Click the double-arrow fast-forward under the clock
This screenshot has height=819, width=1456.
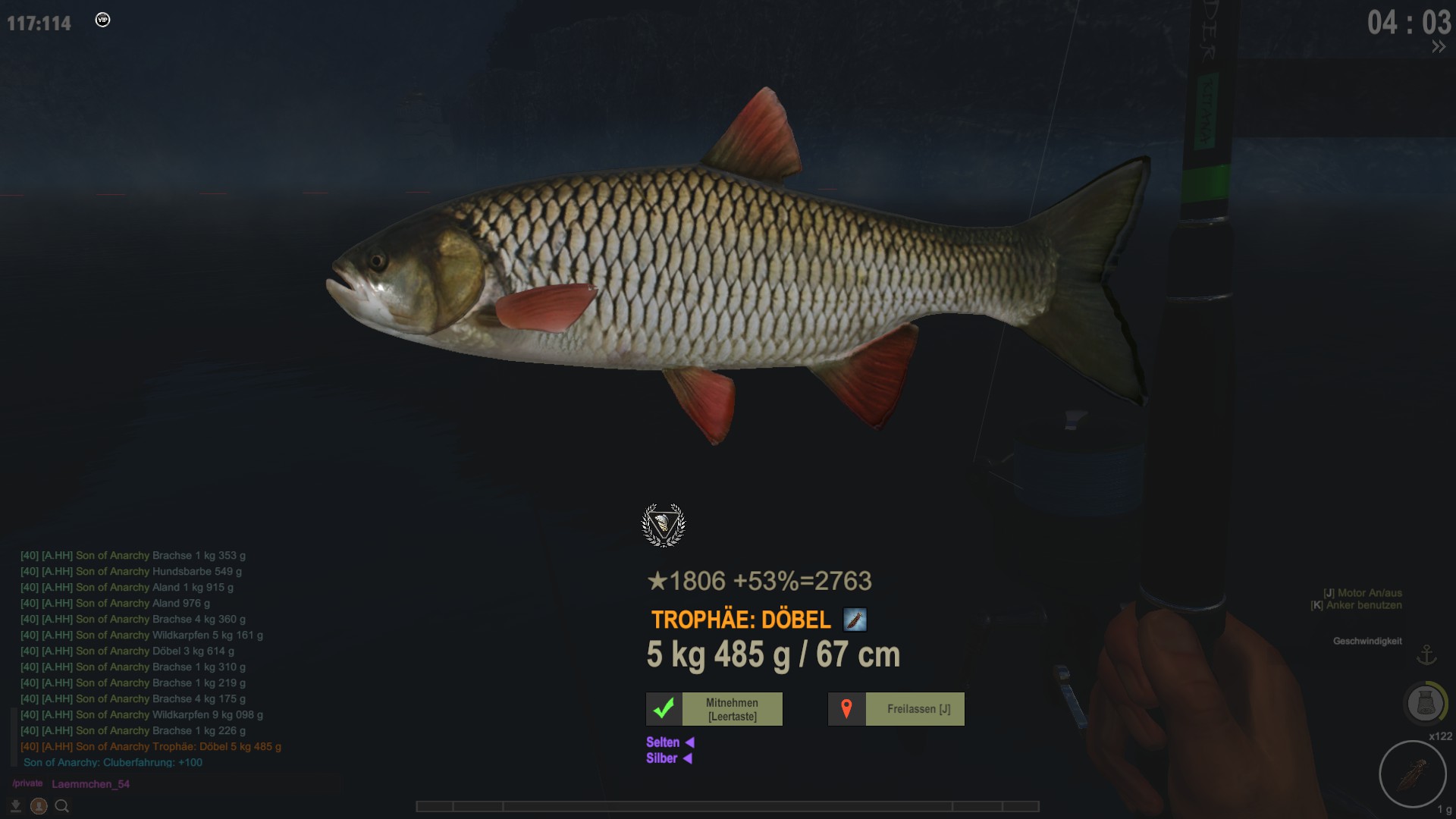pyautogui.click(x=1438, y=47)
